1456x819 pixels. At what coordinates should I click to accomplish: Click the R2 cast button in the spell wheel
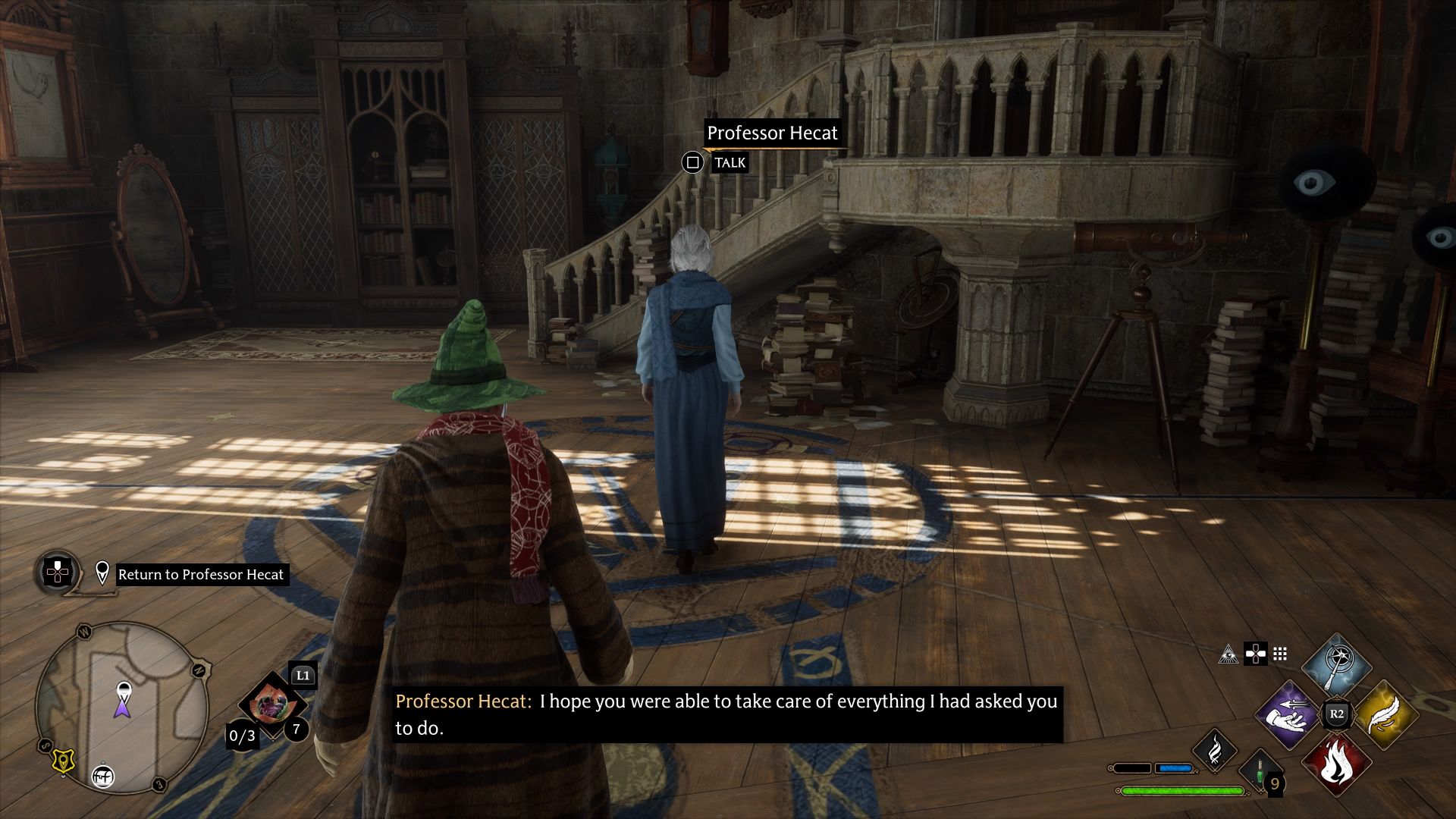tap(1338, 713)
